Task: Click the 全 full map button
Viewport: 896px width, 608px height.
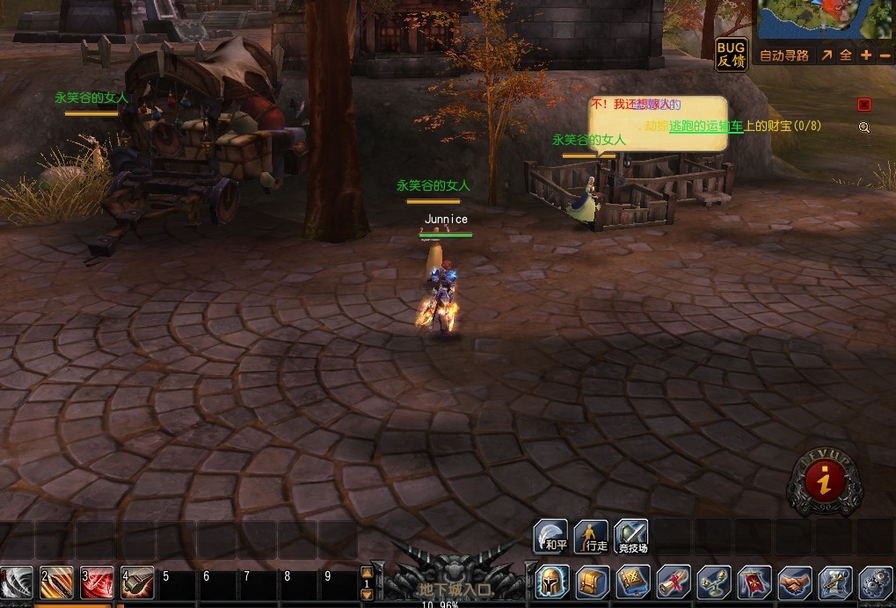Action: [x=846, y=56]
